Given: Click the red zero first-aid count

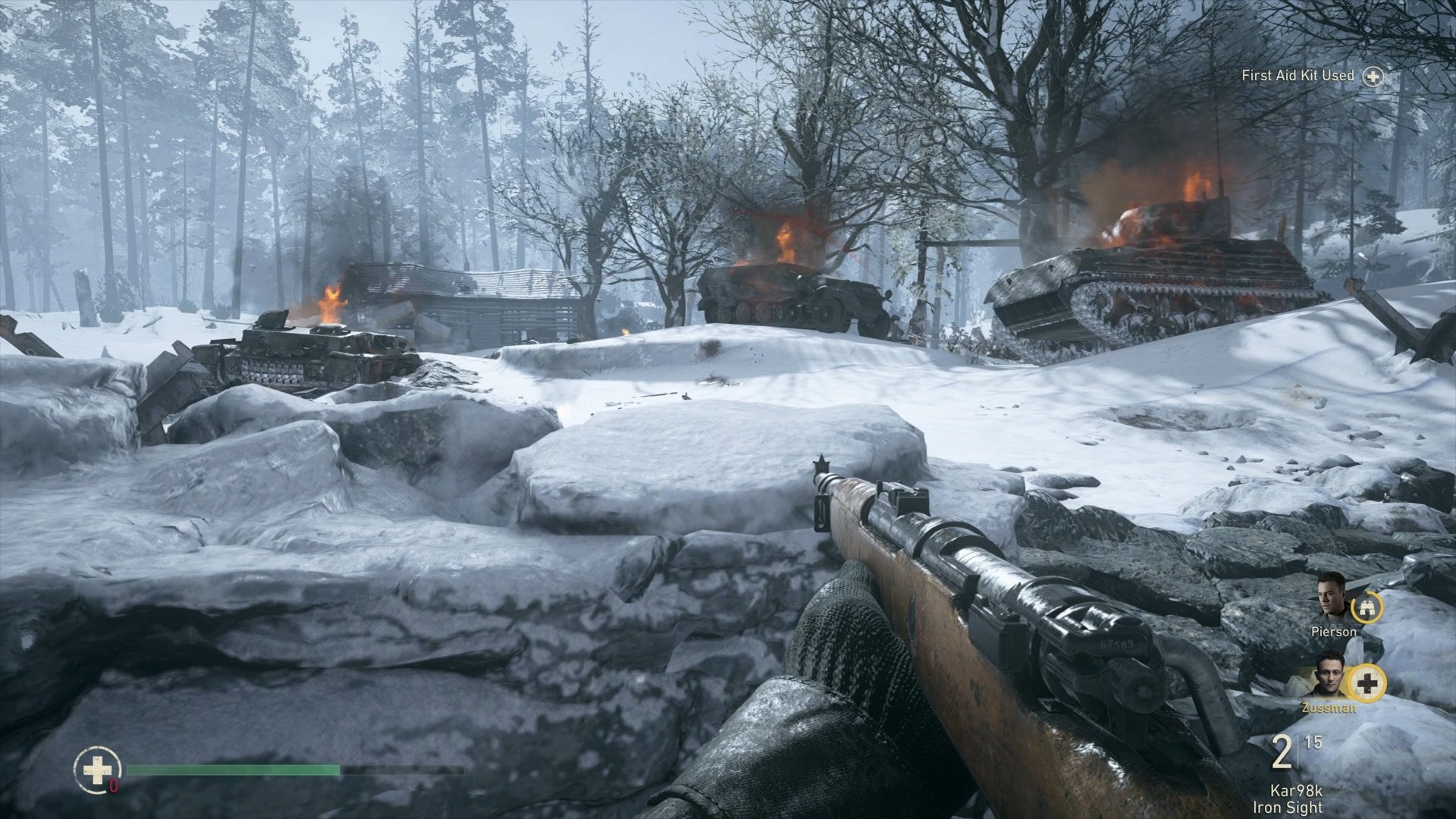Looking at the screenshot, I should click(x=113, y=786).
